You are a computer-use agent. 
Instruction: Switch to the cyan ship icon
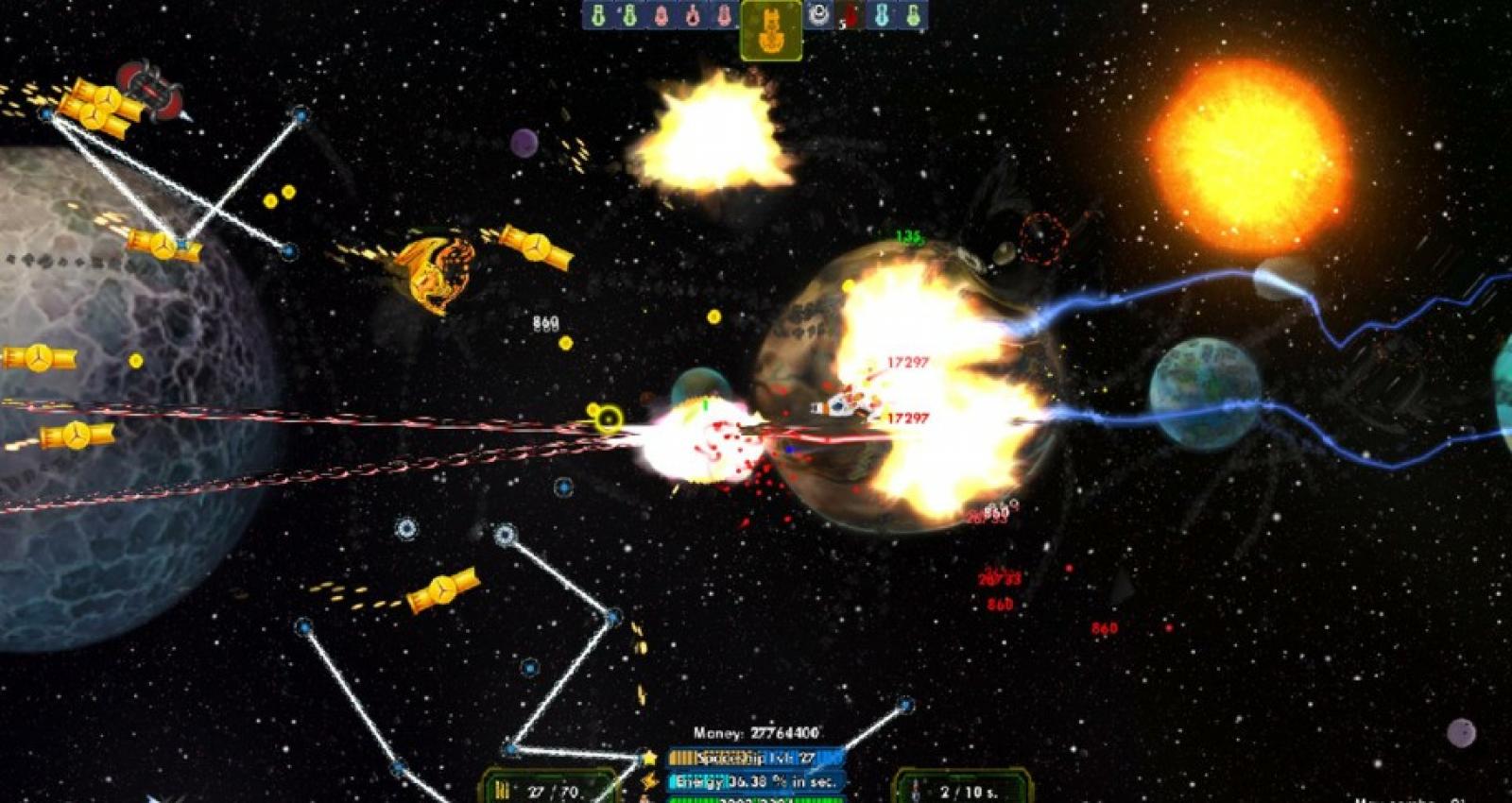point(882,15)
